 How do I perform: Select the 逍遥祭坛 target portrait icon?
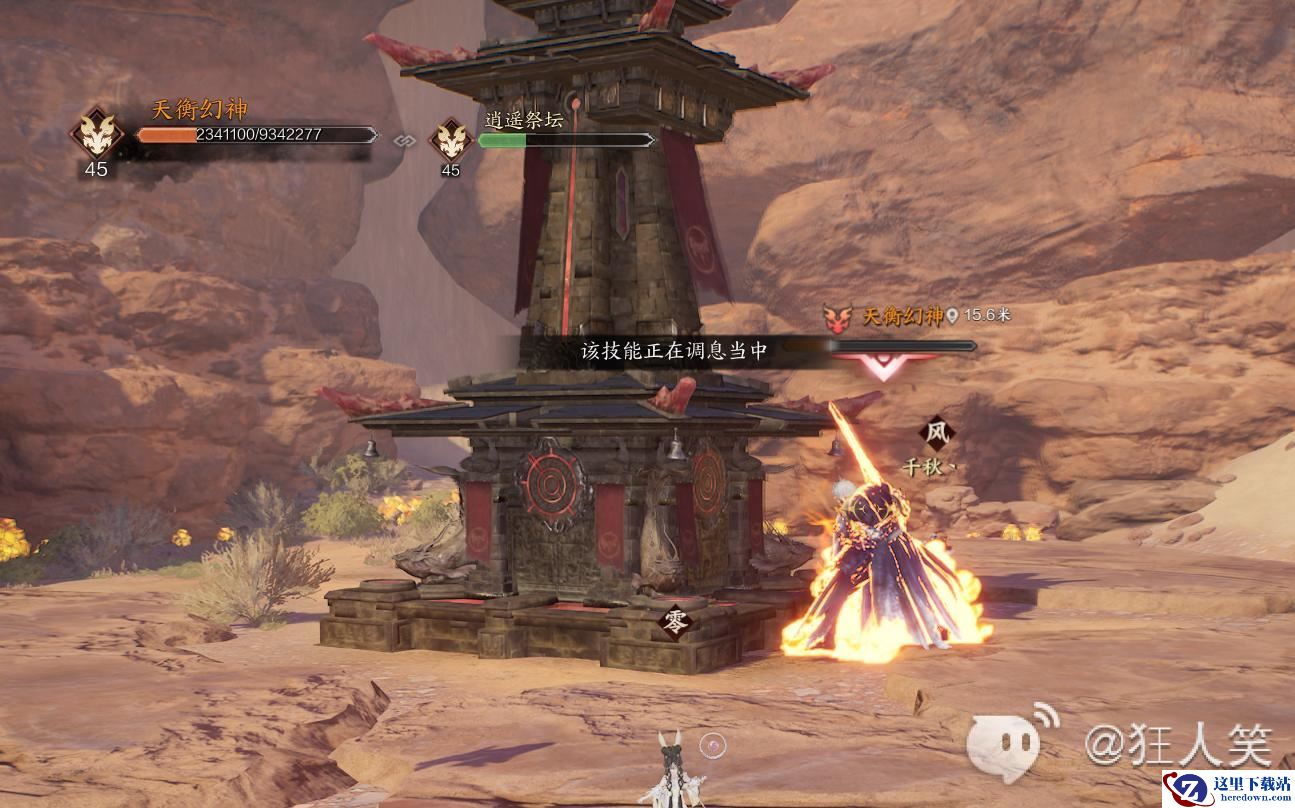click(x=451, y=139)
